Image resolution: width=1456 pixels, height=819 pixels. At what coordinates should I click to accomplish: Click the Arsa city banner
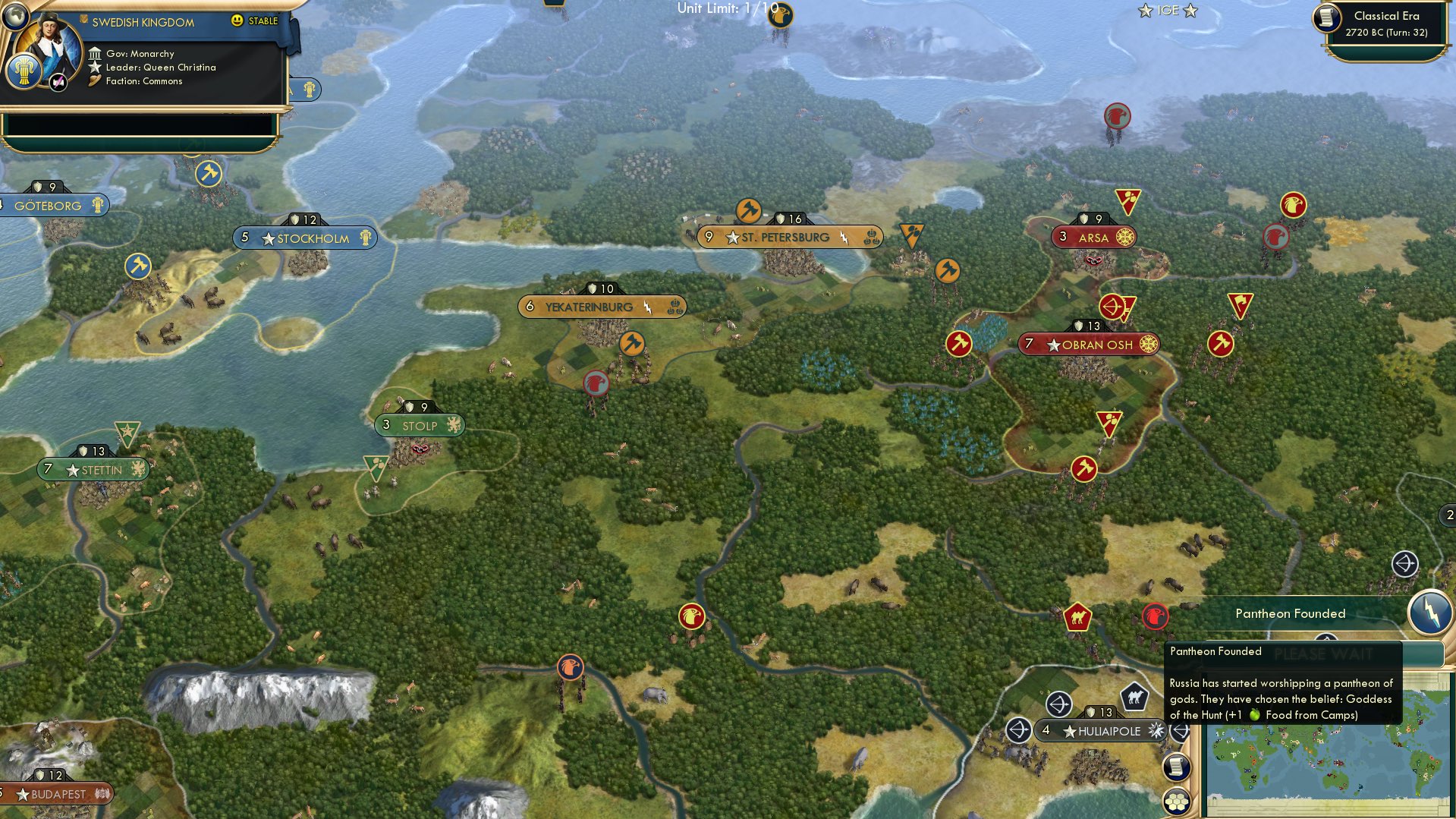point(1093,238)
